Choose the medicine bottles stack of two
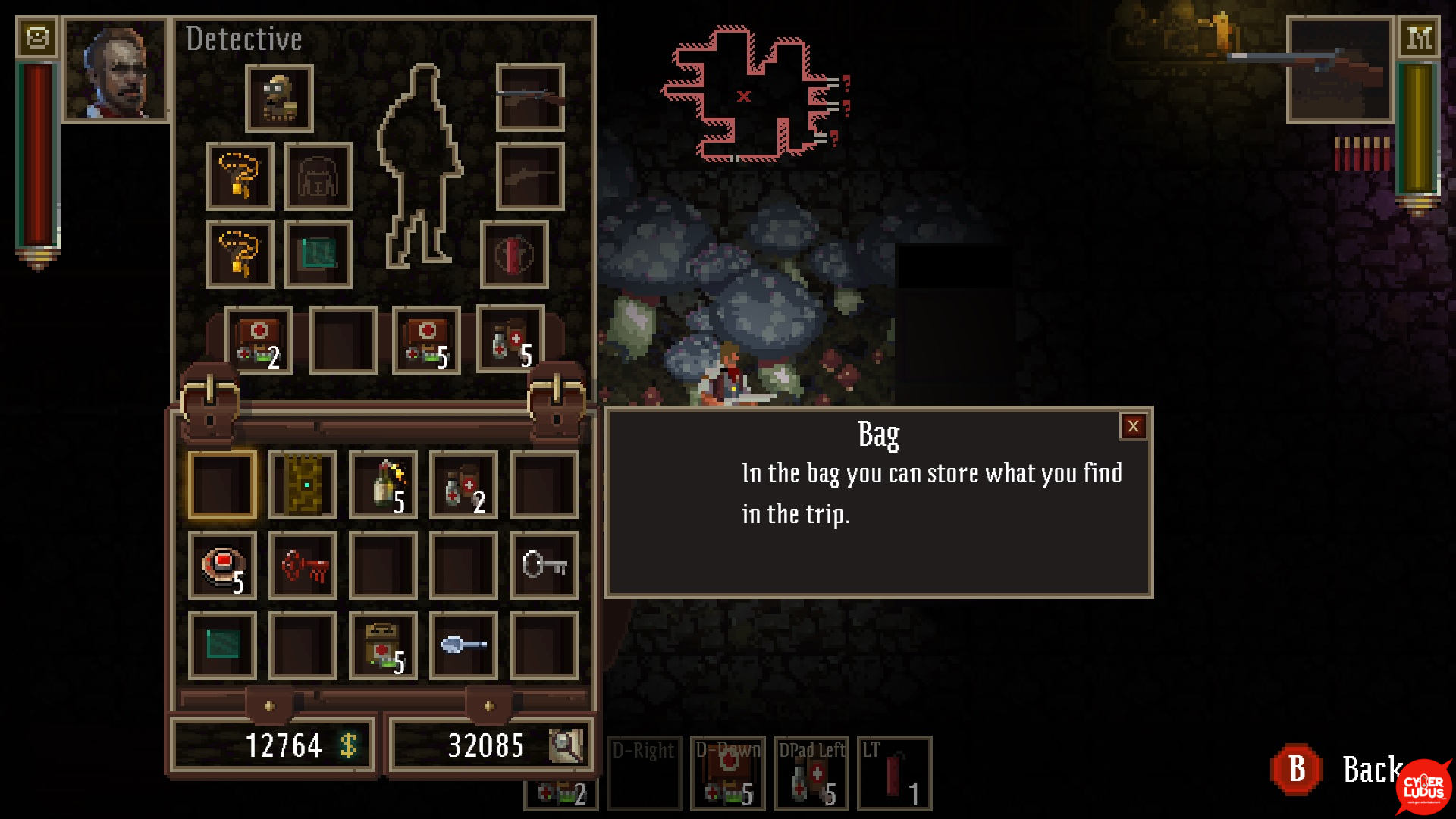Image resolution: width=1456 pixels, height=819 pixels. click(463, 485)
